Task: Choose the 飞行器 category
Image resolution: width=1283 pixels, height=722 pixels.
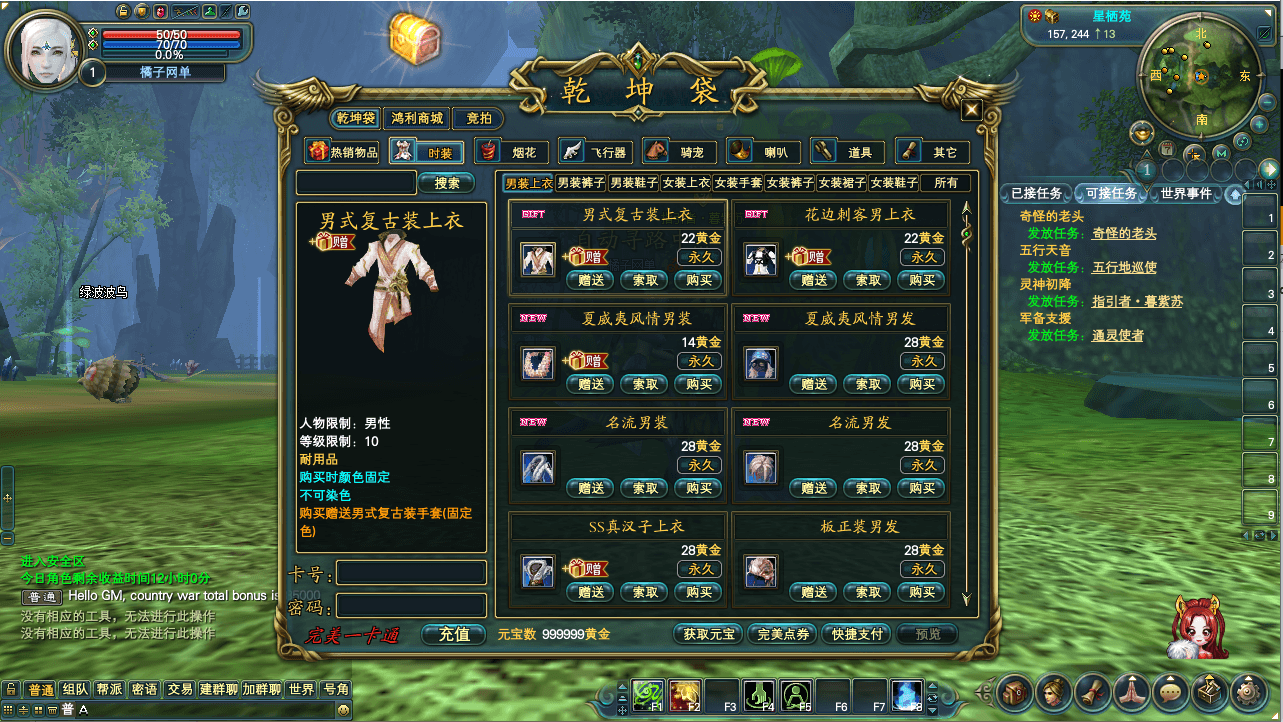Action: click(596, 152)
